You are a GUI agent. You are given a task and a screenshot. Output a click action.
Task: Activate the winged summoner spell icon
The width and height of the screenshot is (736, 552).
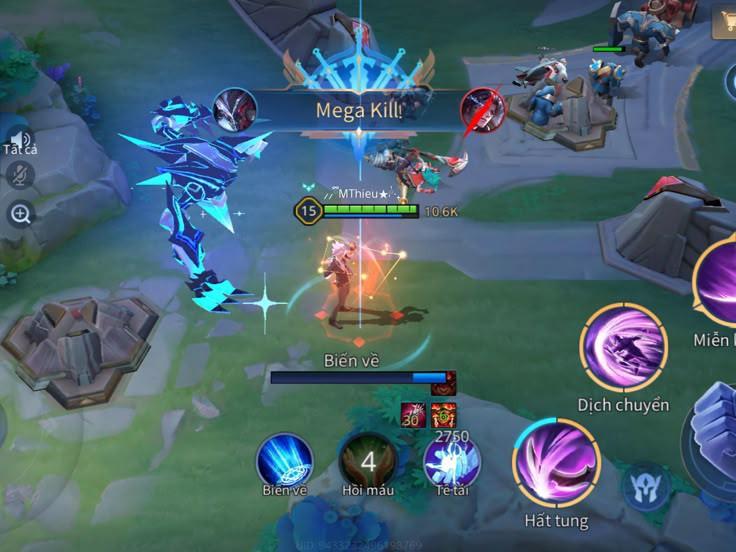[452, 462]
